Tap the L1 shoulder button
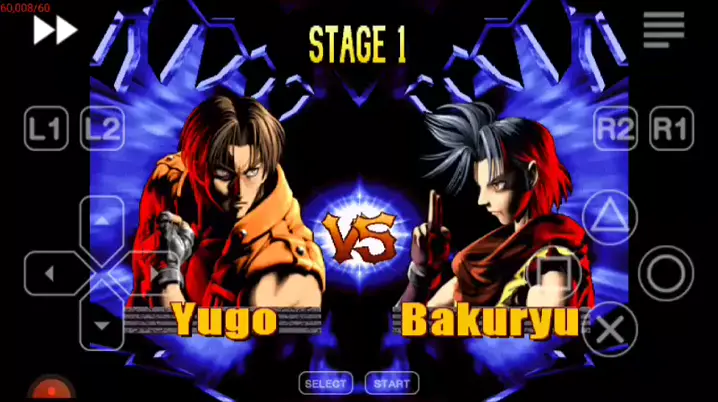Viewport: 718px width, 402px height. [46, 129]
